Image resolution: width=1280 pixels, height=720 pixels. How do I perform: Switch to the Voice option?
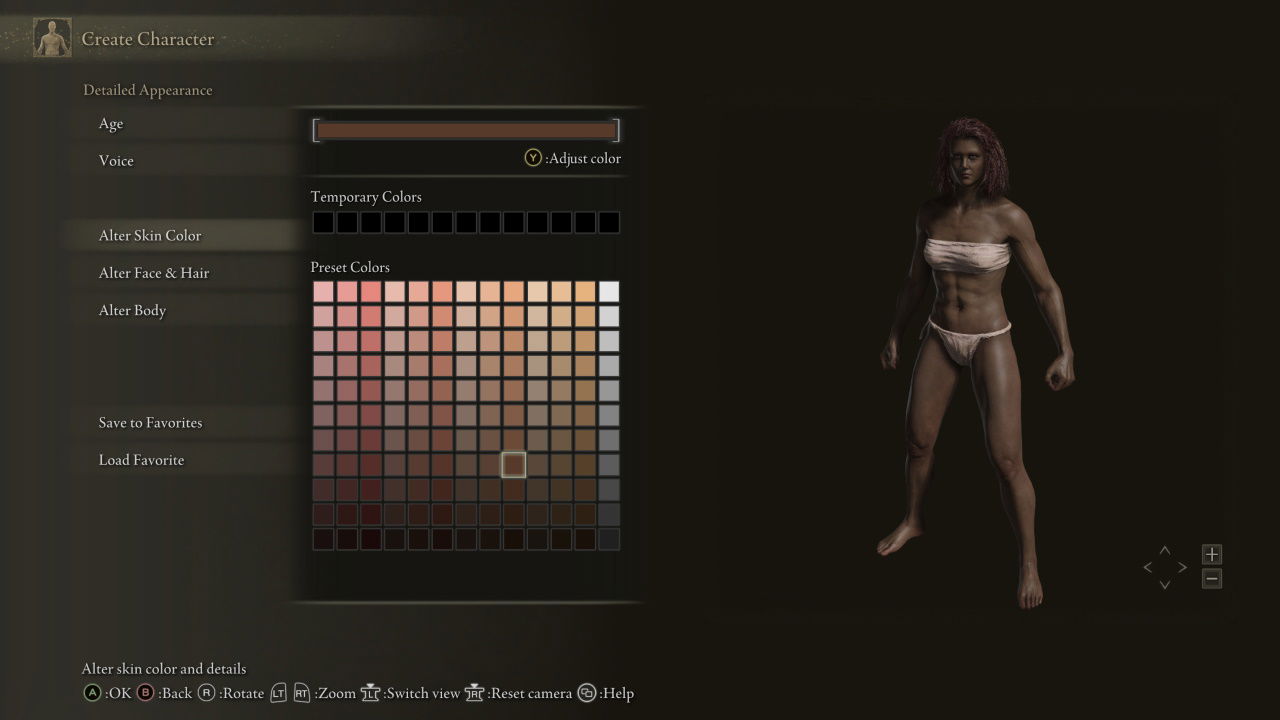tap(116, 160)
